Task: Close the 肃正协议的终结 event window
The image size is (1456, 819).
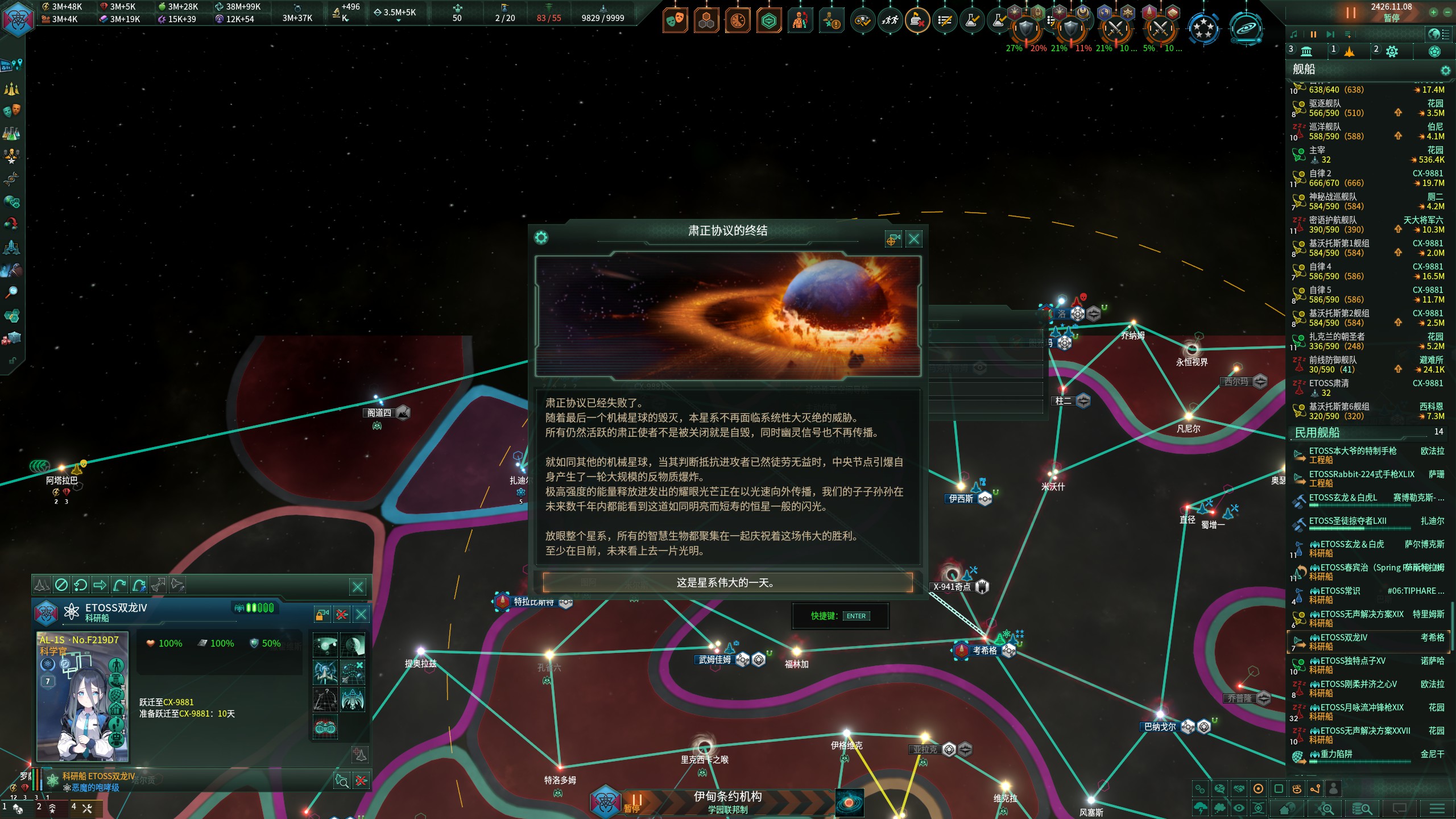Action: tap(914, 239)
